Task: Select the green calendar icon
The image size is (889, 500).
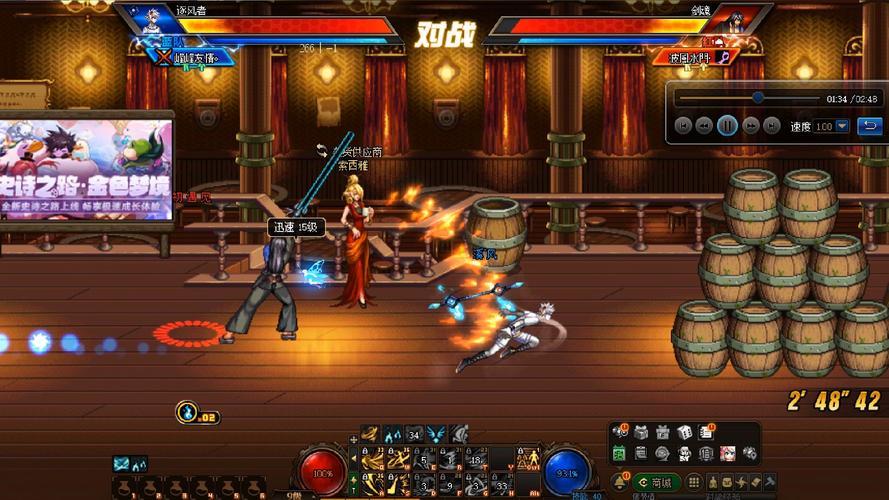Action: [x=619, y=454]
